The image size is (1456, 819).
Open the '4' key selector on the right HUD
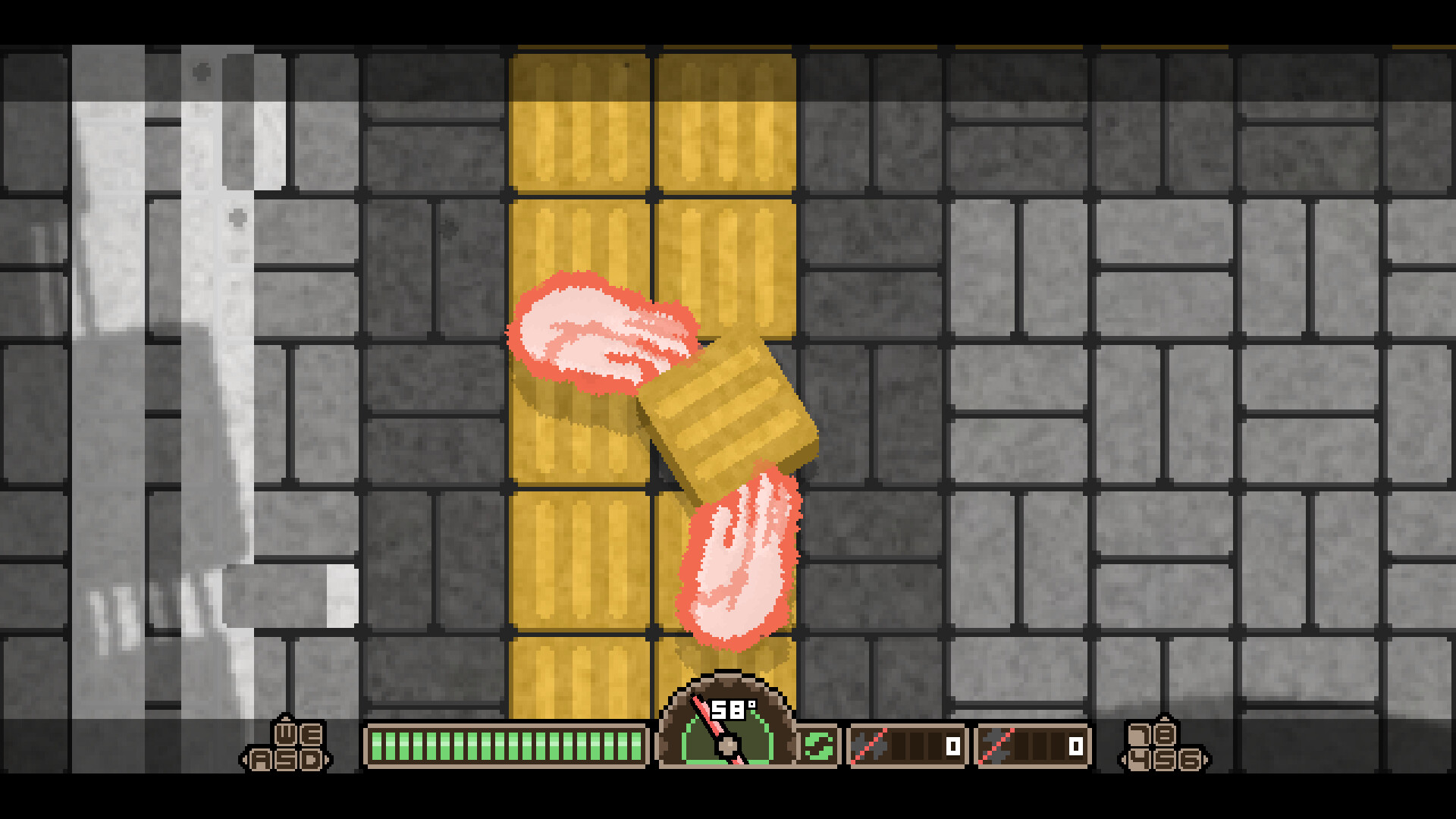[1139, 760]
